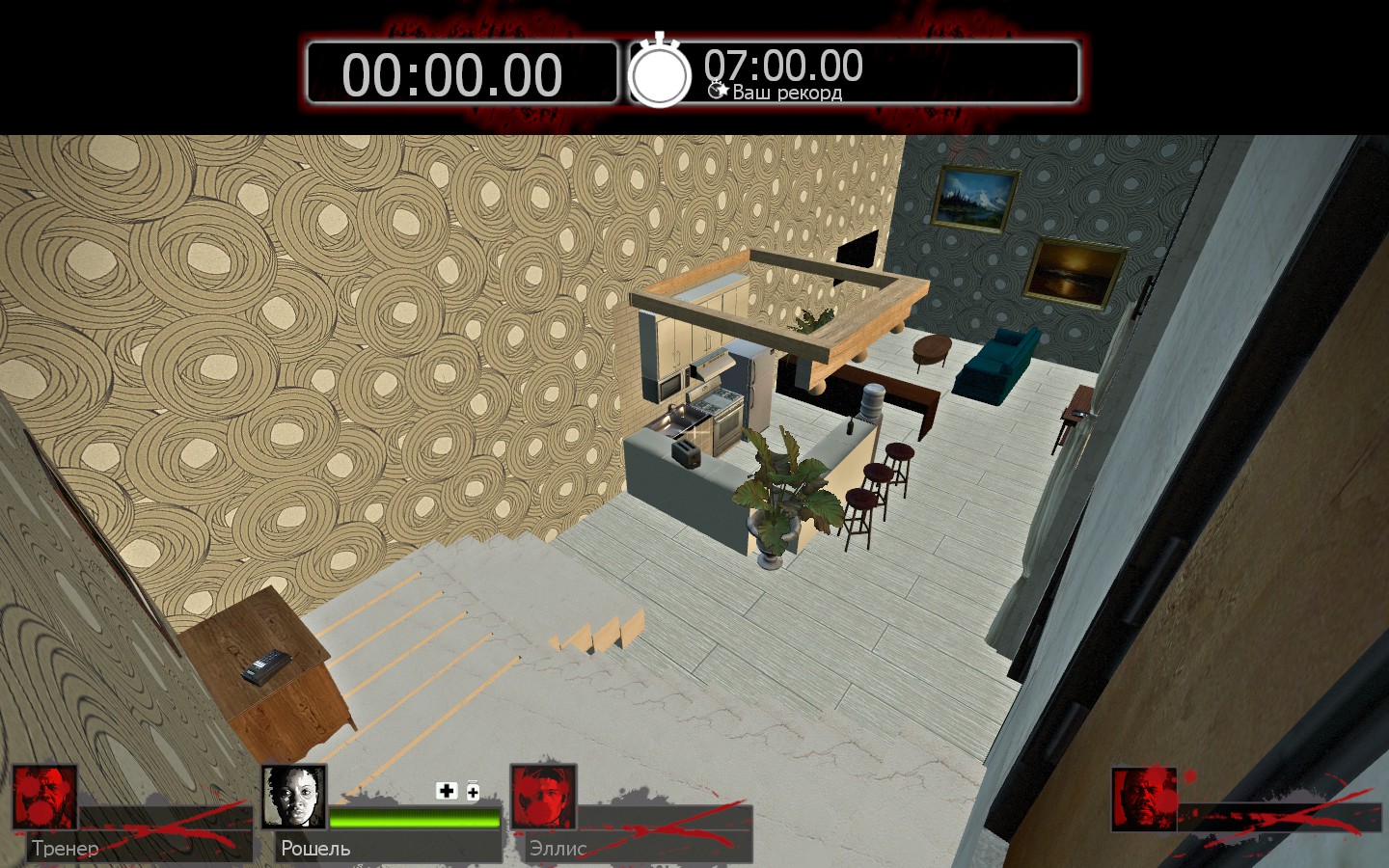Select Рошель's survivor portrait
This screenshot has width=1389, height=868.
click(x=294, y=798)
